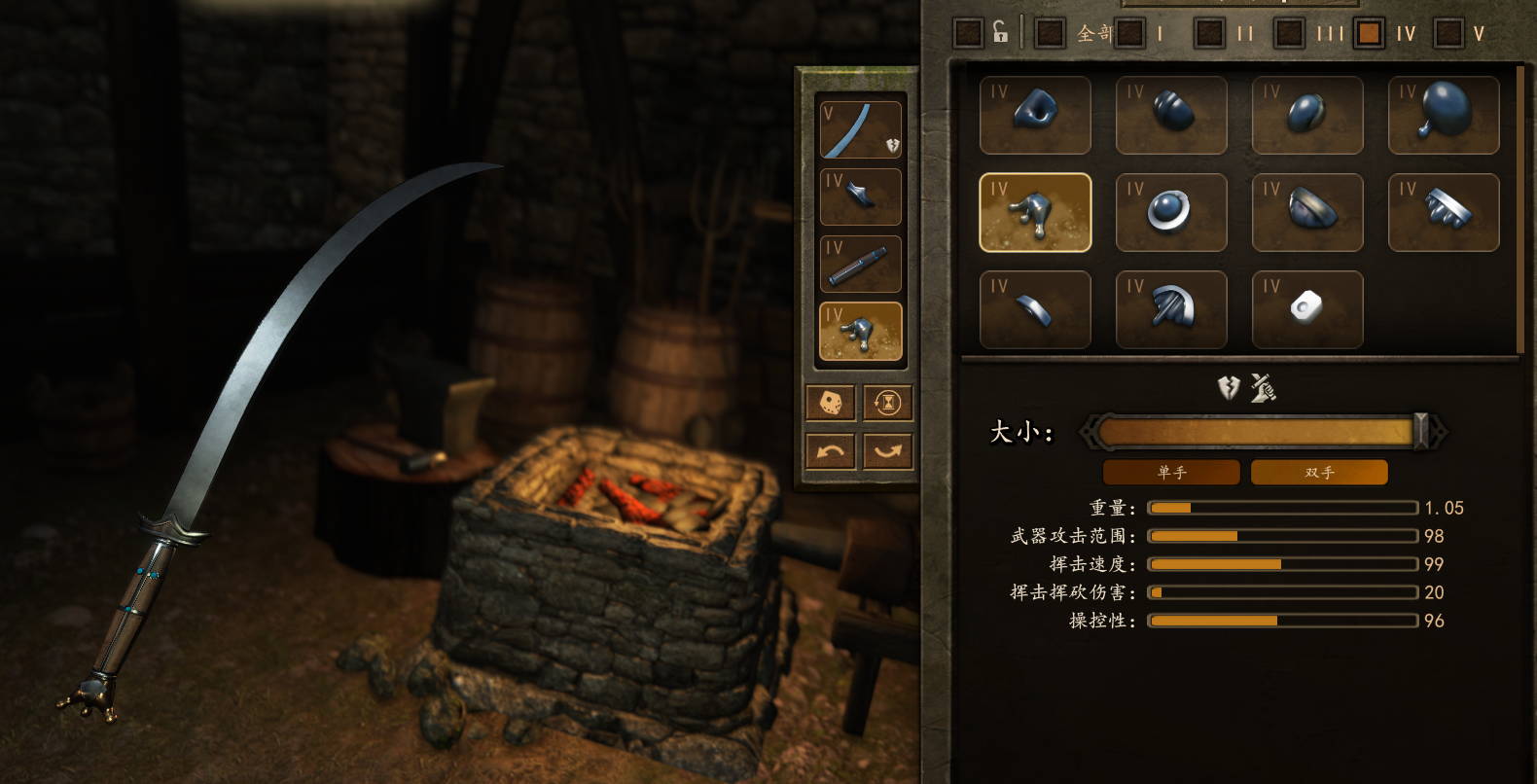Click the hourglass history button
Image resolution: width=1537 pixels, height=784 pixels.
tap(888, 403)
